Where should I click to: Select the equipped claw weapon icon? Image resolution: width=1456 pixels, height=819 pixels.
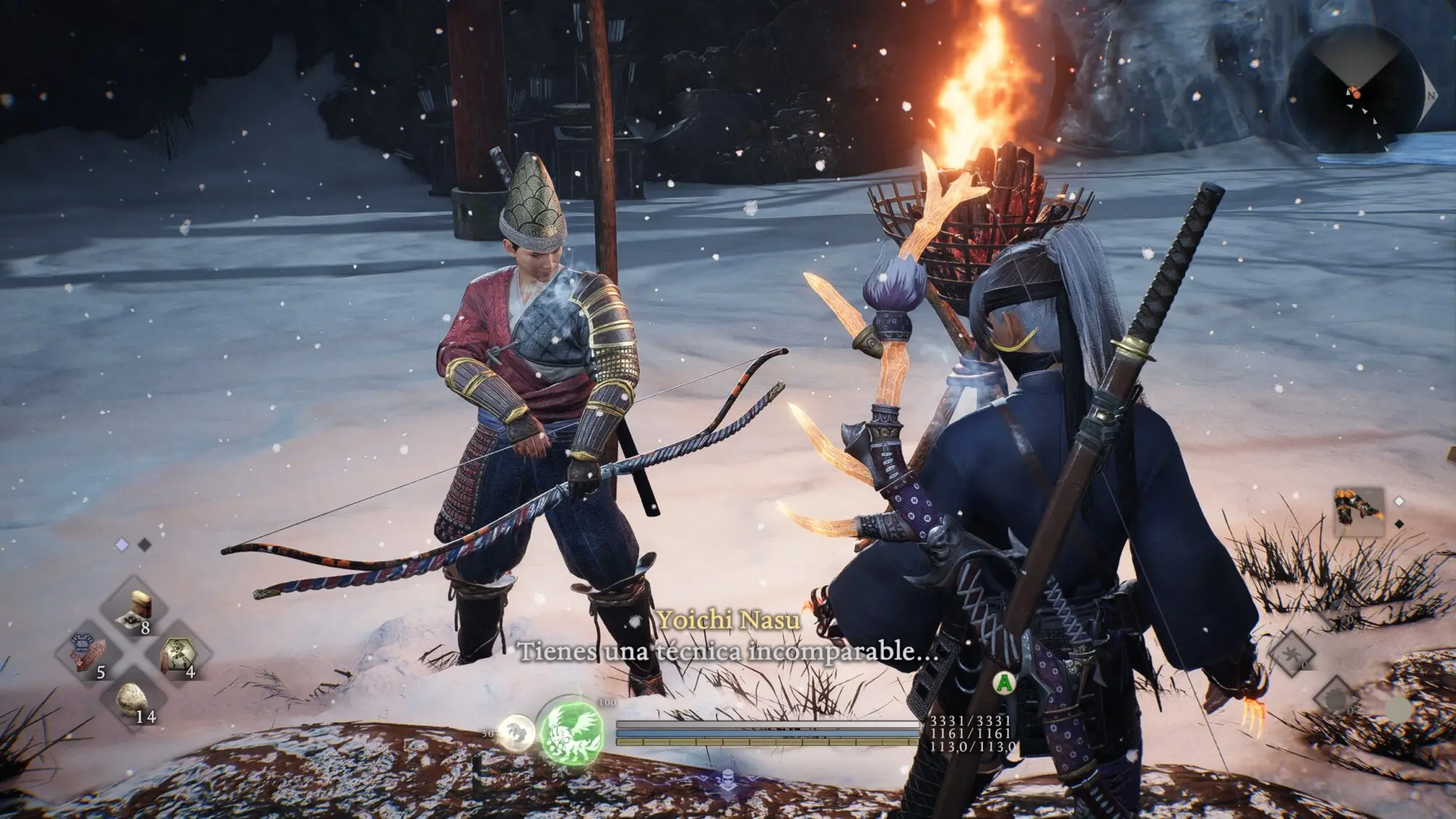1358,512
